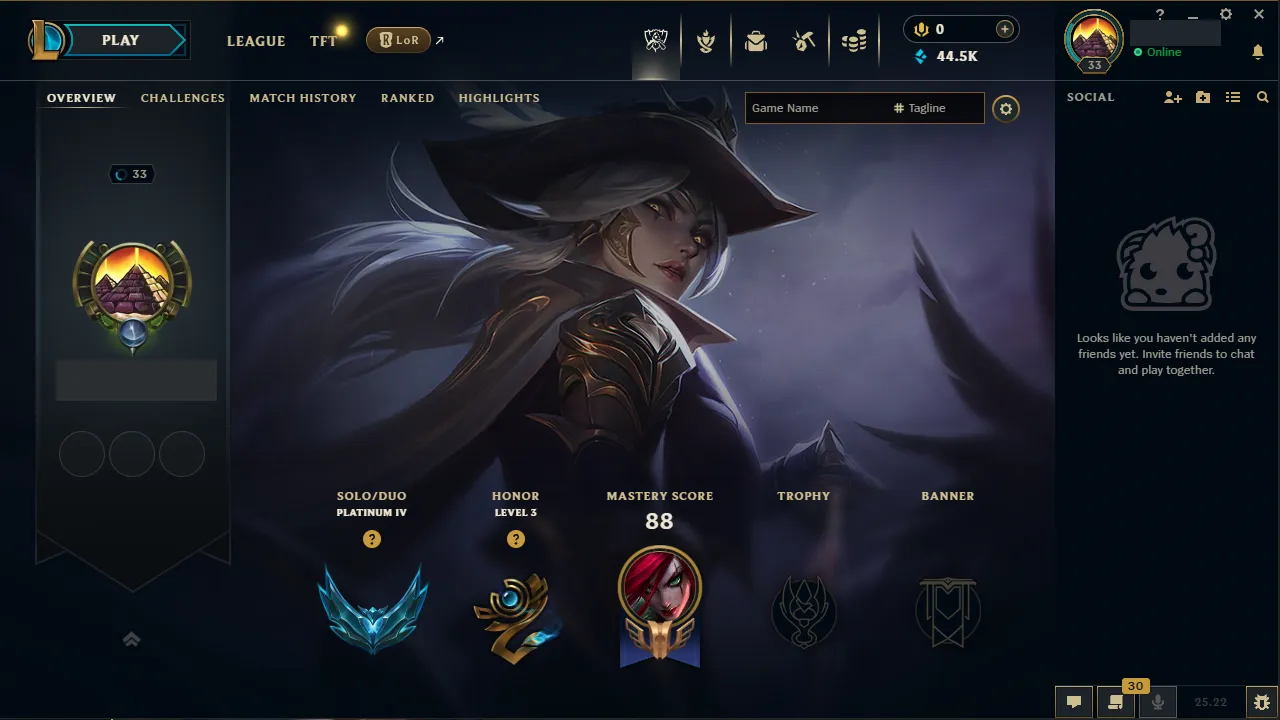Mute the microphone

1157,702
